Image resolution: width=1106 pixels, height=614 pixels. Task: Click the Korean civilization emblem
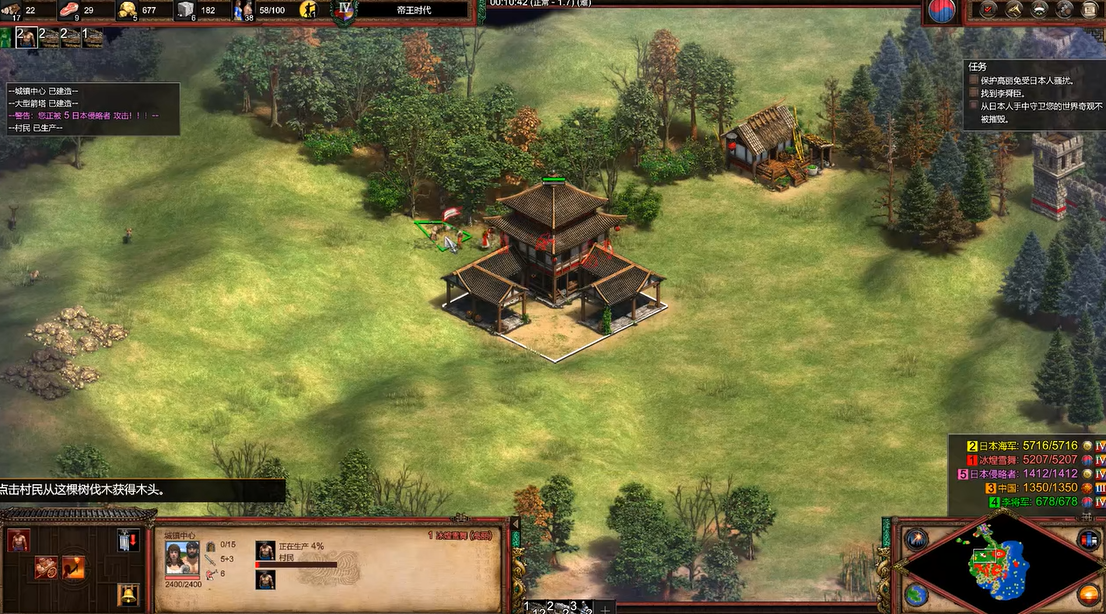click(x=941, y=11)
